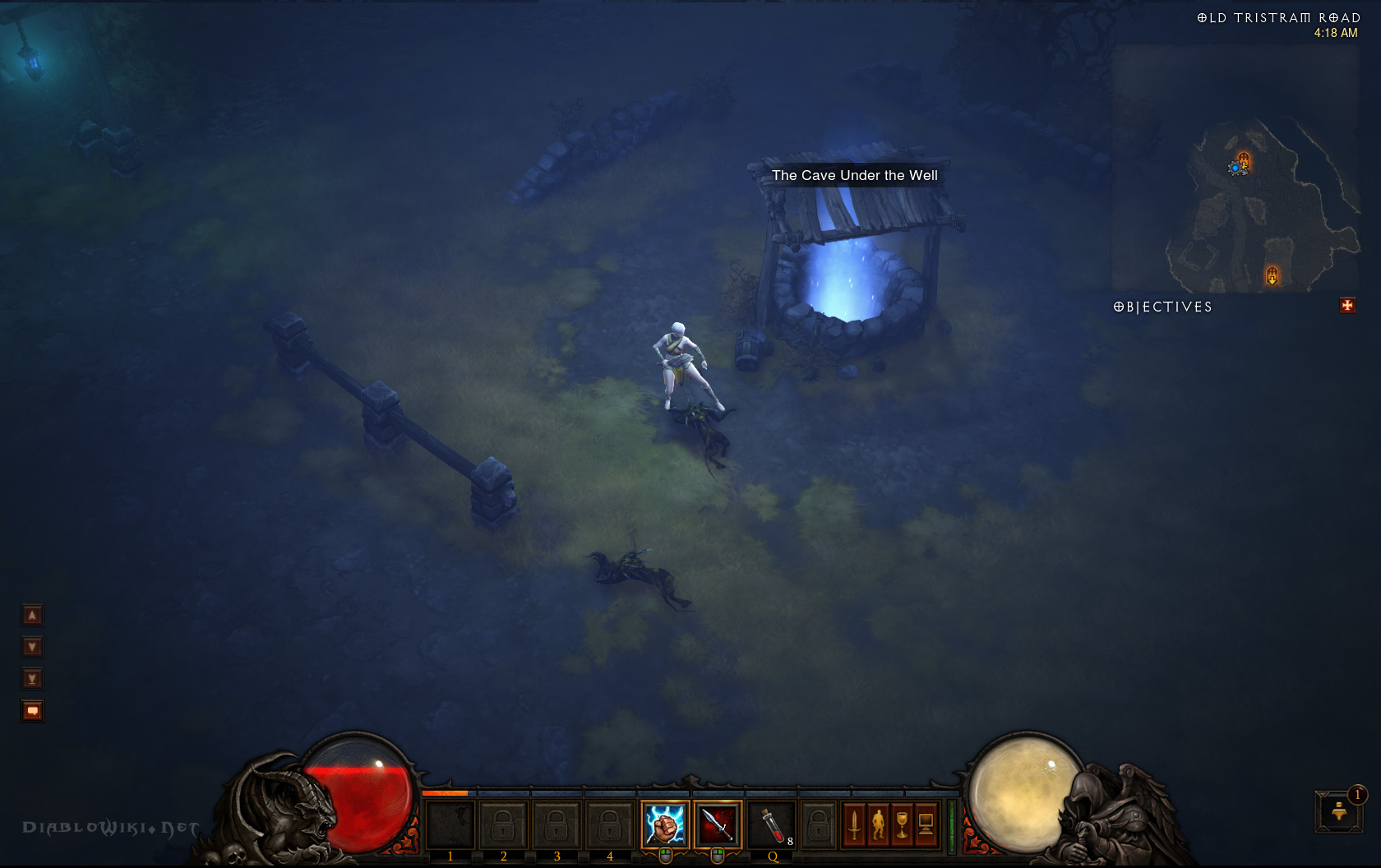The image size is (1381, 868).
Task: Expand the Objectives tracker with the cross button
Action: (x=1347, y=306)
